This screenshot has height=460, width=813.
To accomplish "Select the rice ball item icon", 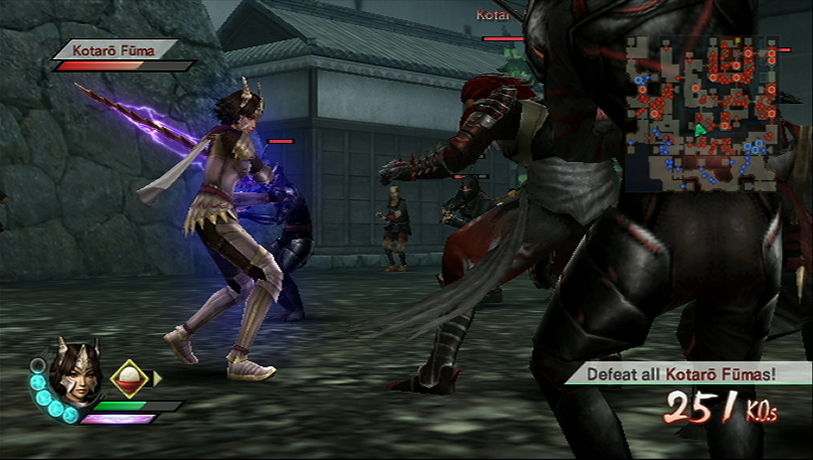I will coord(129,378).
